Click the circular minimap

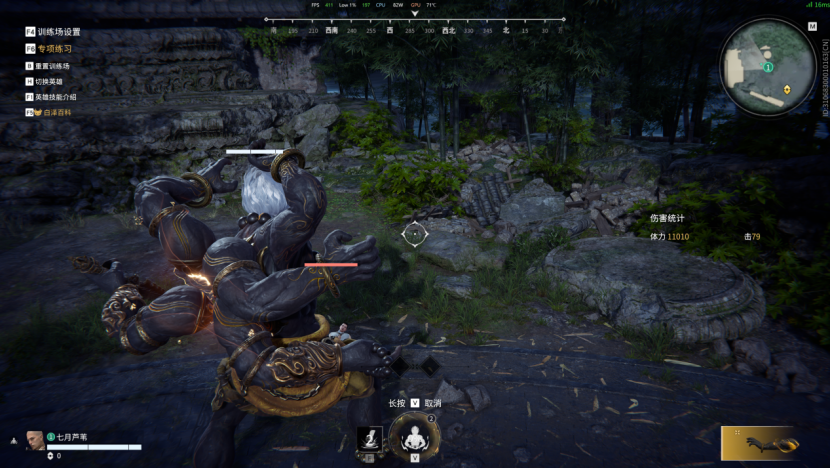click(768, 66)
